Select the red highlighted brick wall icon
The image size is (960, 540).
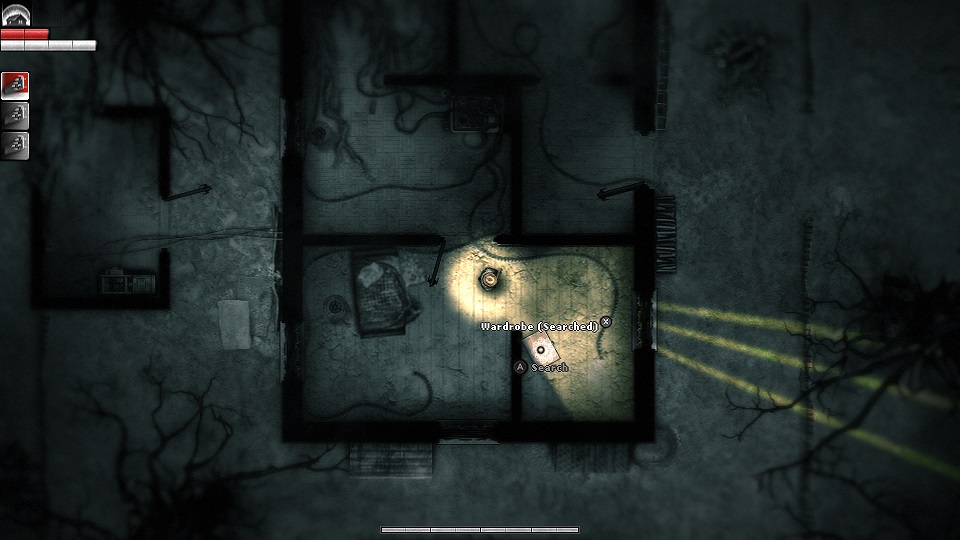click(x=15, y=85)
